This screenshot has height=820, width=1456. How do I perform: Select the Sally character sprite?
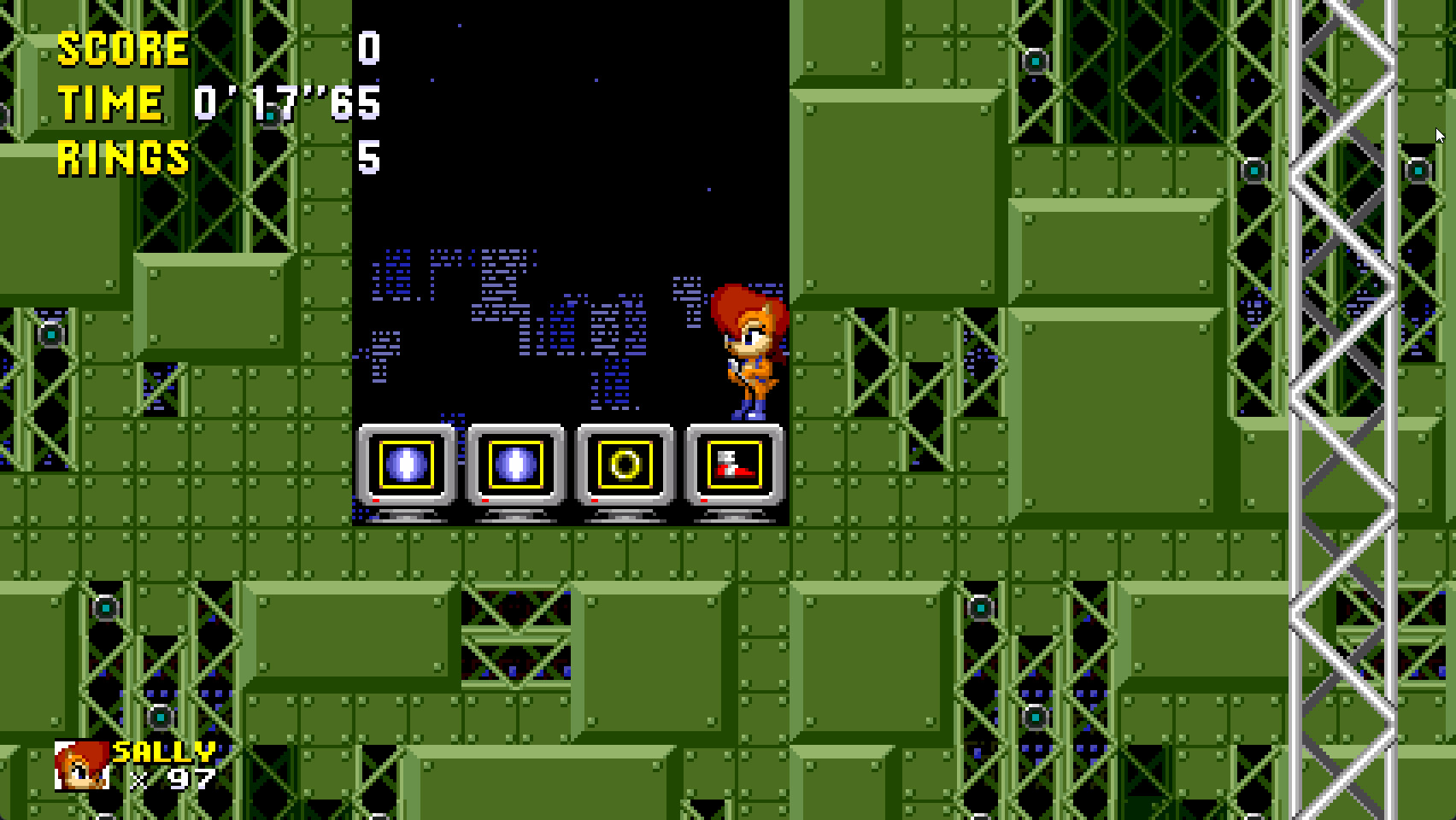[749, 350]
